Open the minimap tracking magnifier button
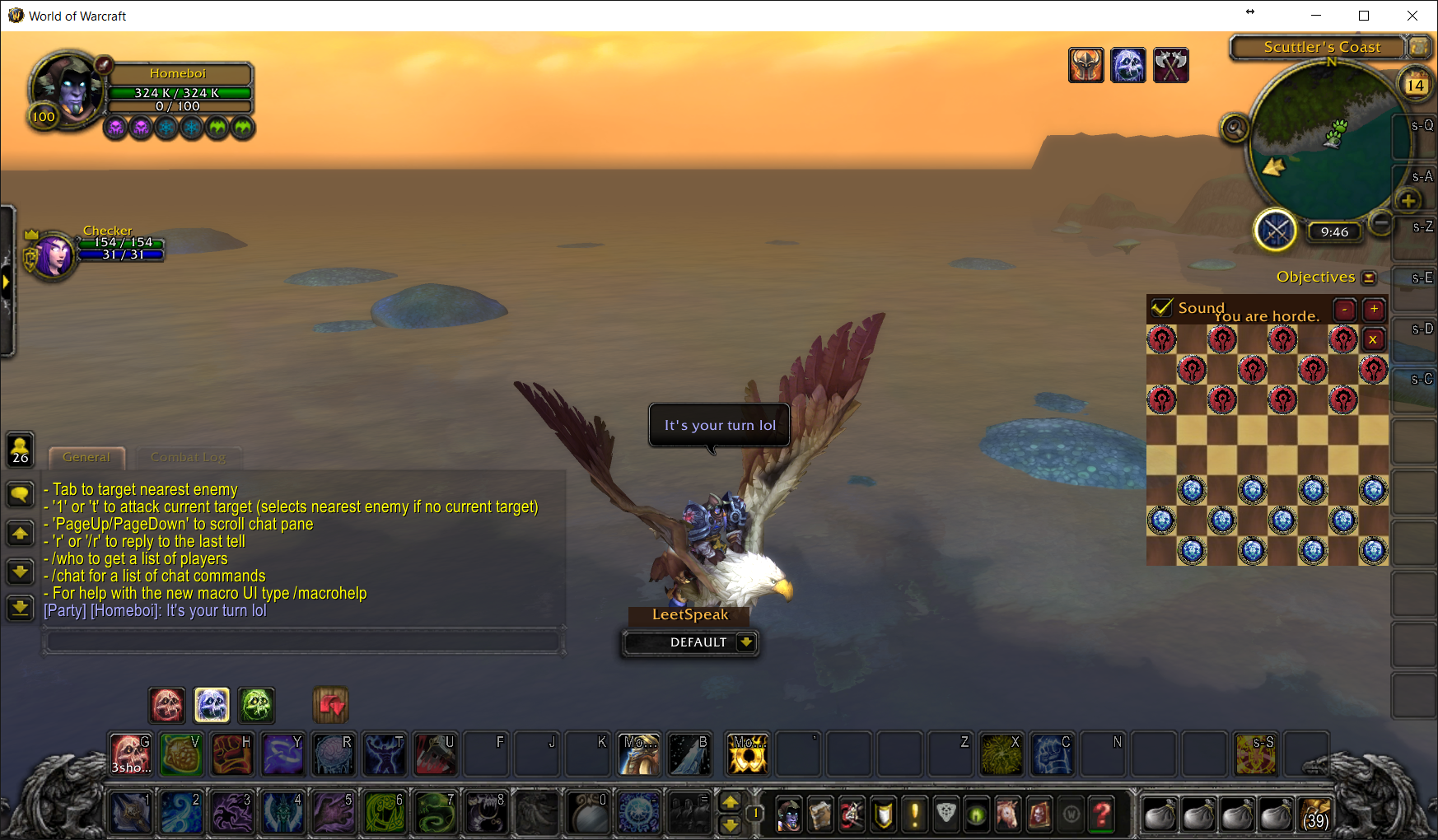Viewport: 1438px width, 840px height. tap(1234, 128)
